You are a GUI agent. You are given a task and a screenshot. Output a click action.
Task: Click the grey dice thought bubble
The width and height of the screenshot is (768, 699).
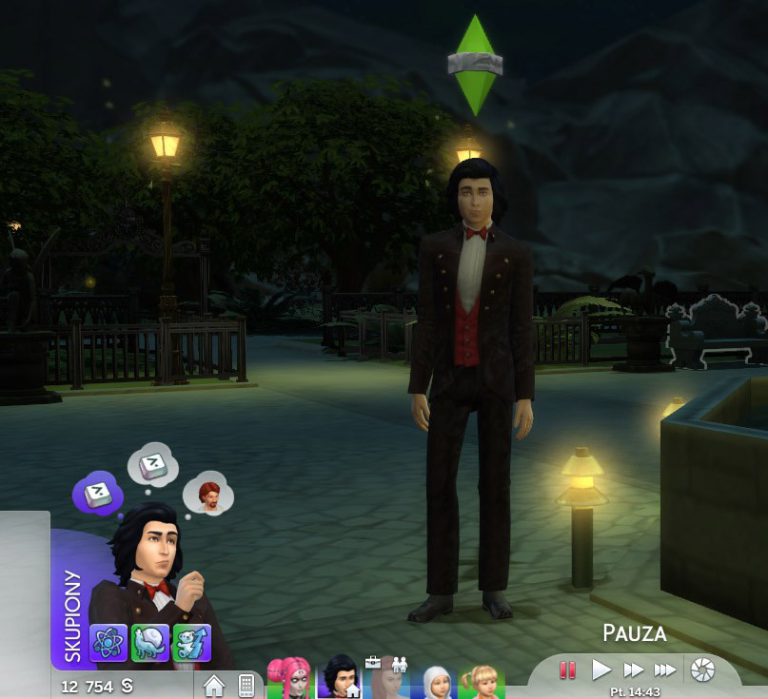[x=154, y=462]
